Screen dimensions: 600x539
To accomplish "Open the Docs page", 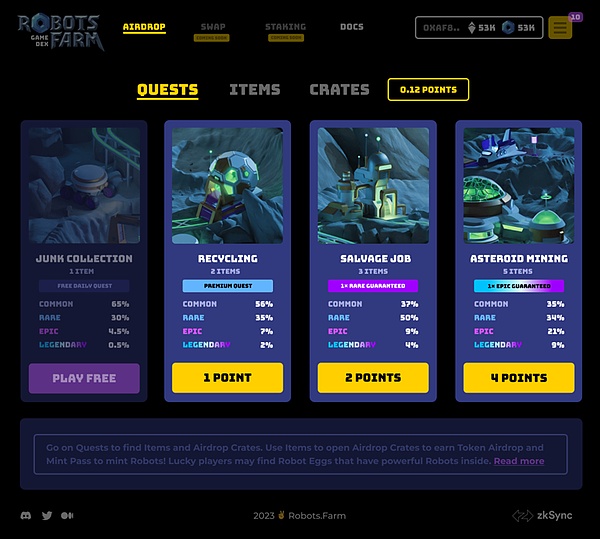I will (352, 27).
